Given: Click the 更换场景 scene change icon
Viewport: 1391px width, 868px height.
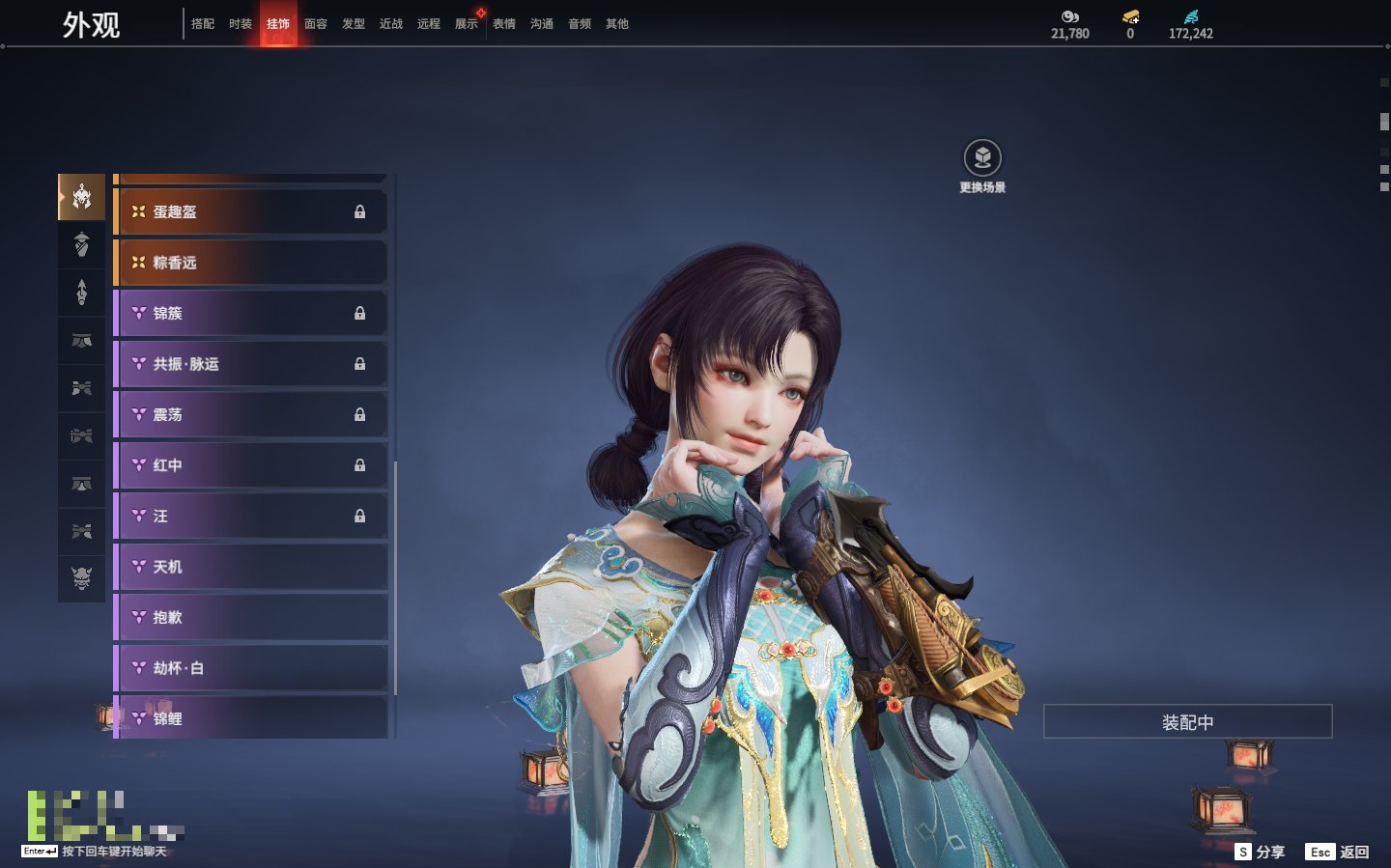Looking at the screenshot, I should 982,158.
